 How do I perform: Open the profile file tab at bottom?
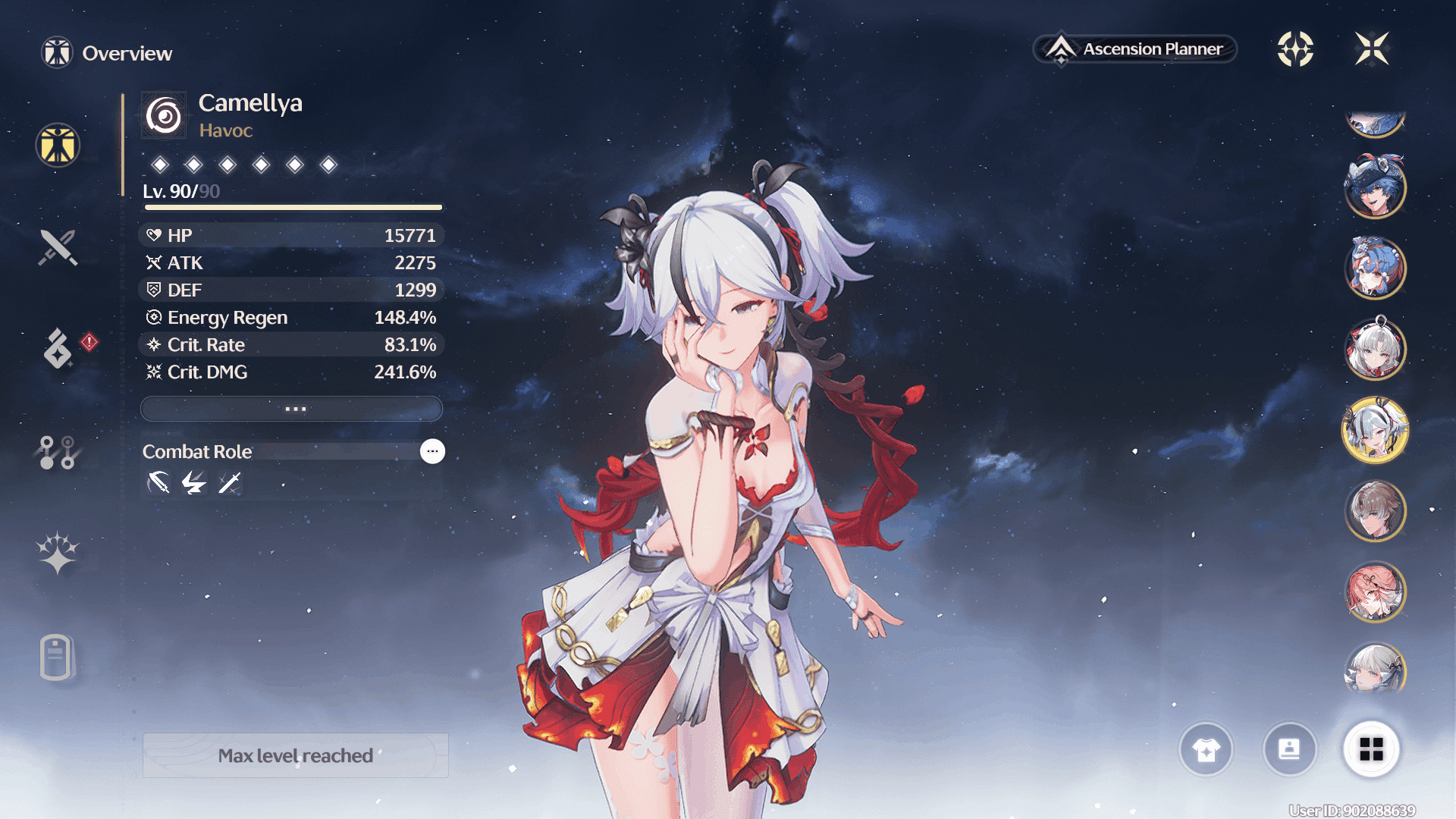tap(56, 657)
